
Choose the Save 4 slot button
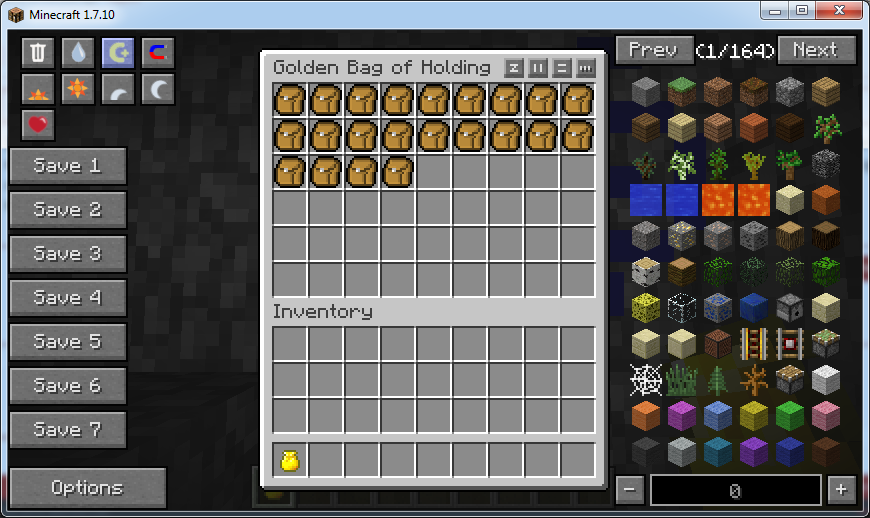68,298
